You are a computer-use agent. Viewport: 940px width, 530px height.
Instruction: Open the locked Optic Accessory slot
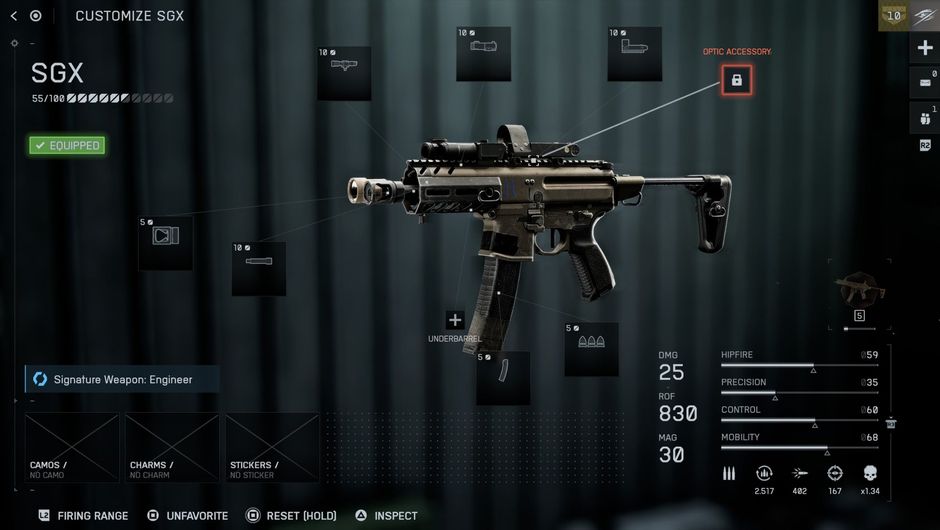[737, 80]
